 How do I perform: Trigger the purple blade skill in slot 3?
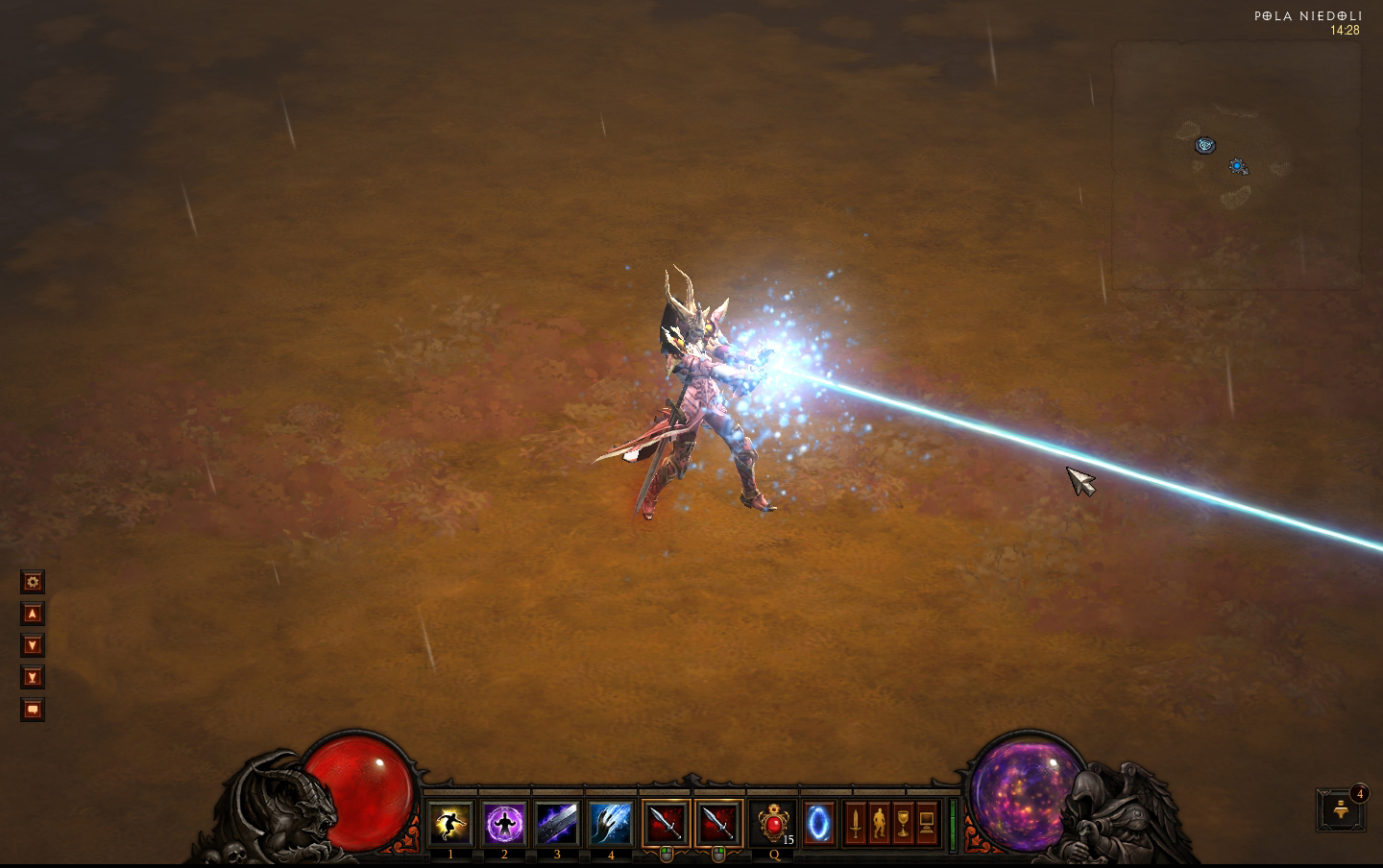(557, 823)
